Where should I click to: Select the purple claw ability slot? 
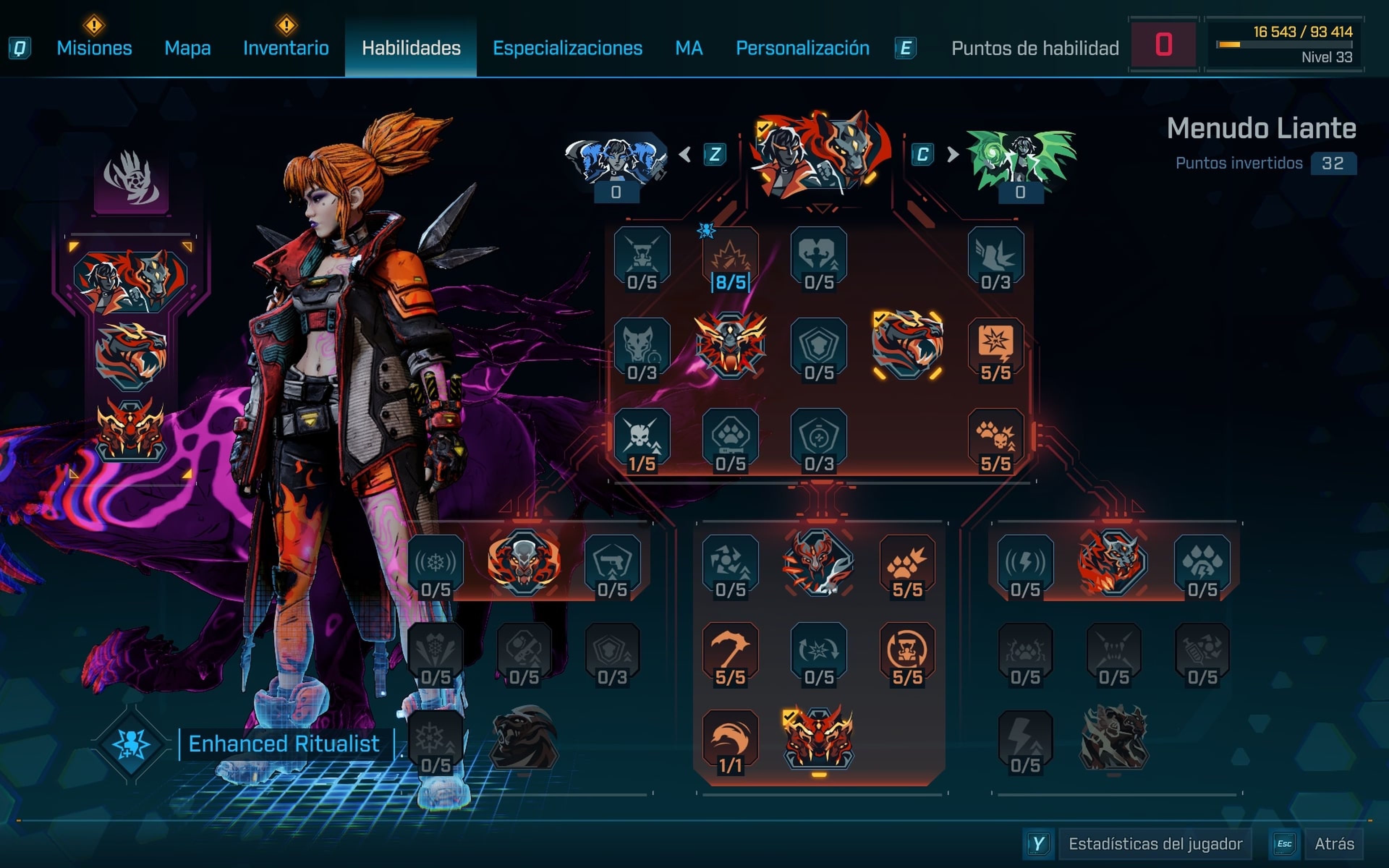[x=131, y=179]
